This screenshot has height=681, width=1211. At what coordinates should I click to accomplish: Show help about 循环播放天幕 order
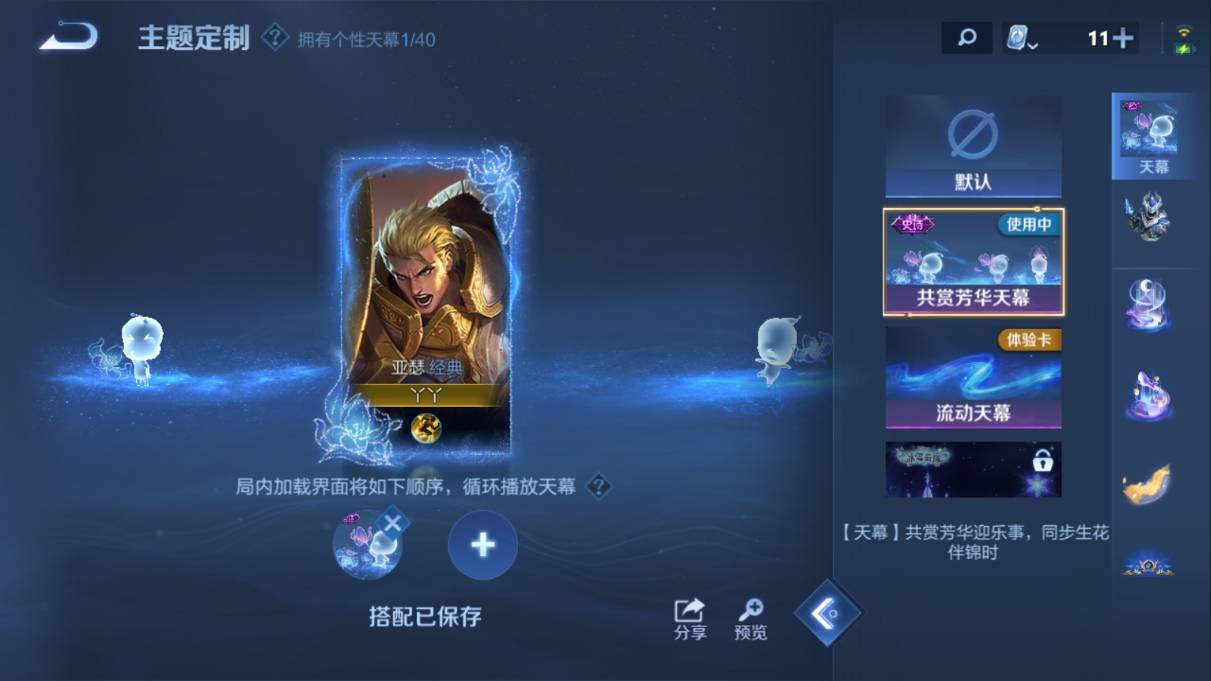[x=598, y=487]
